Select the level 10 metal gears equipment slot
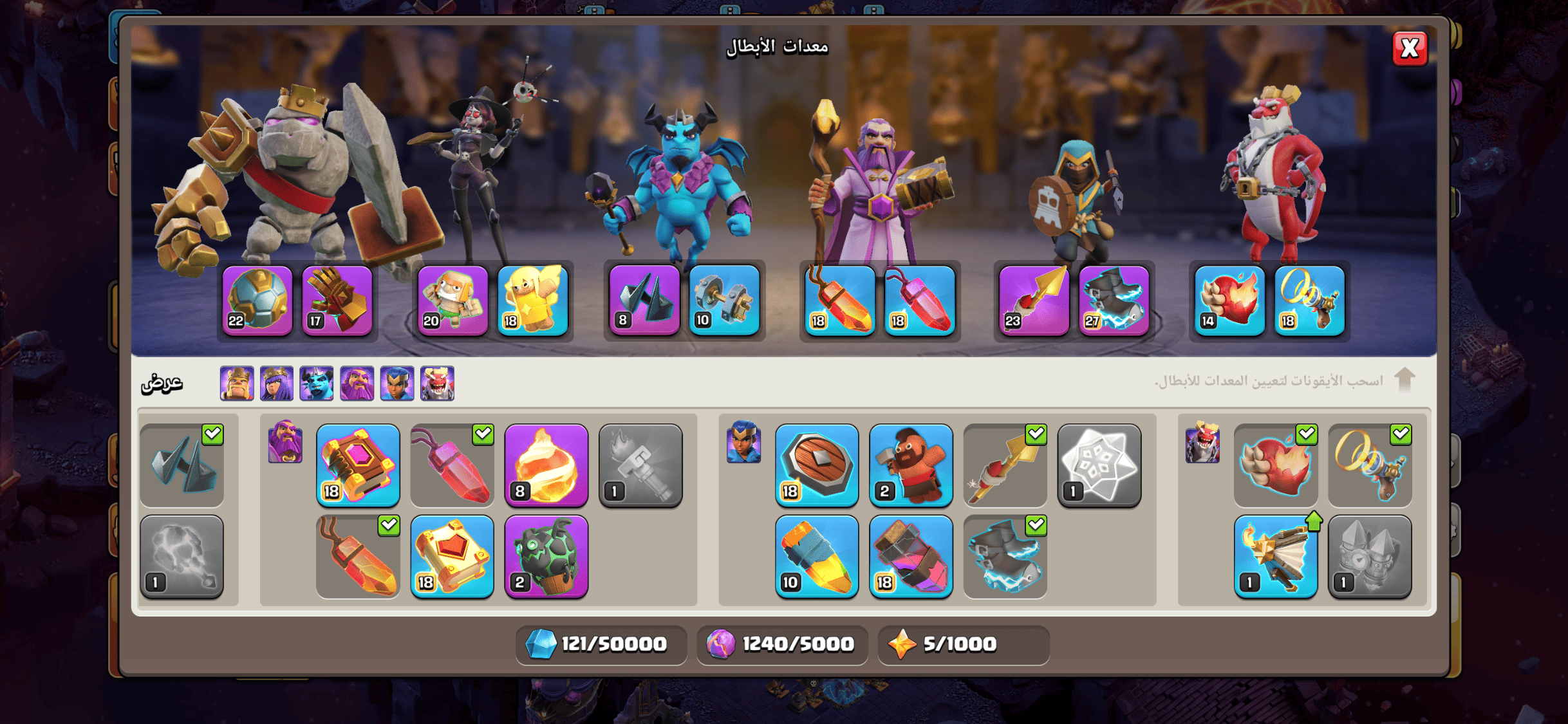 (724, 300)
